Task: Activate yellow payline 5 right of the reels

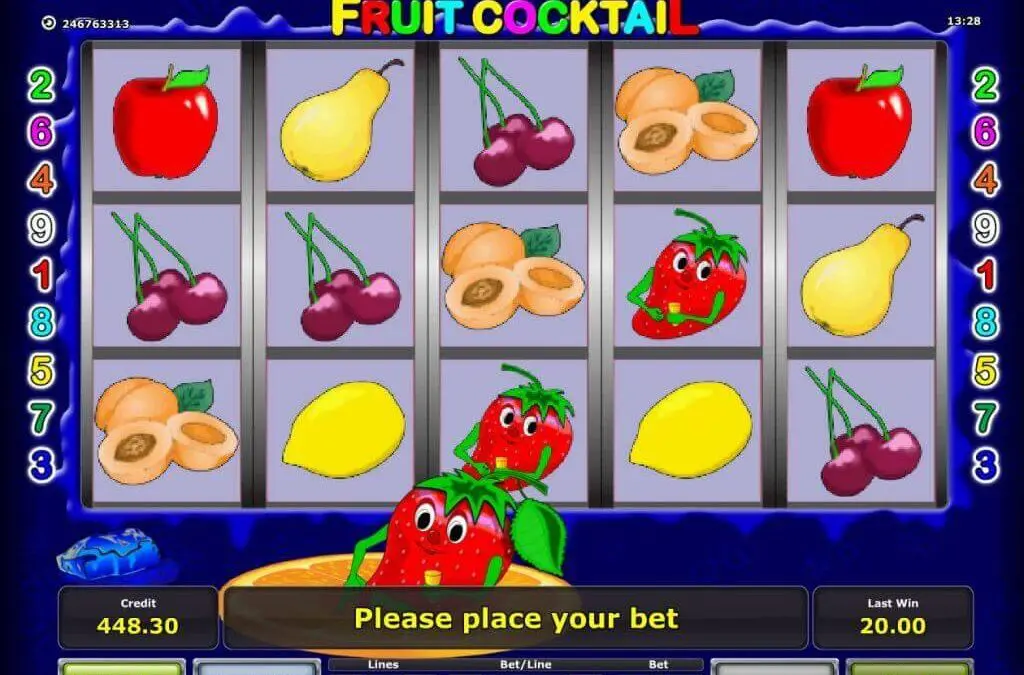Action: click(x=986, y=370)
